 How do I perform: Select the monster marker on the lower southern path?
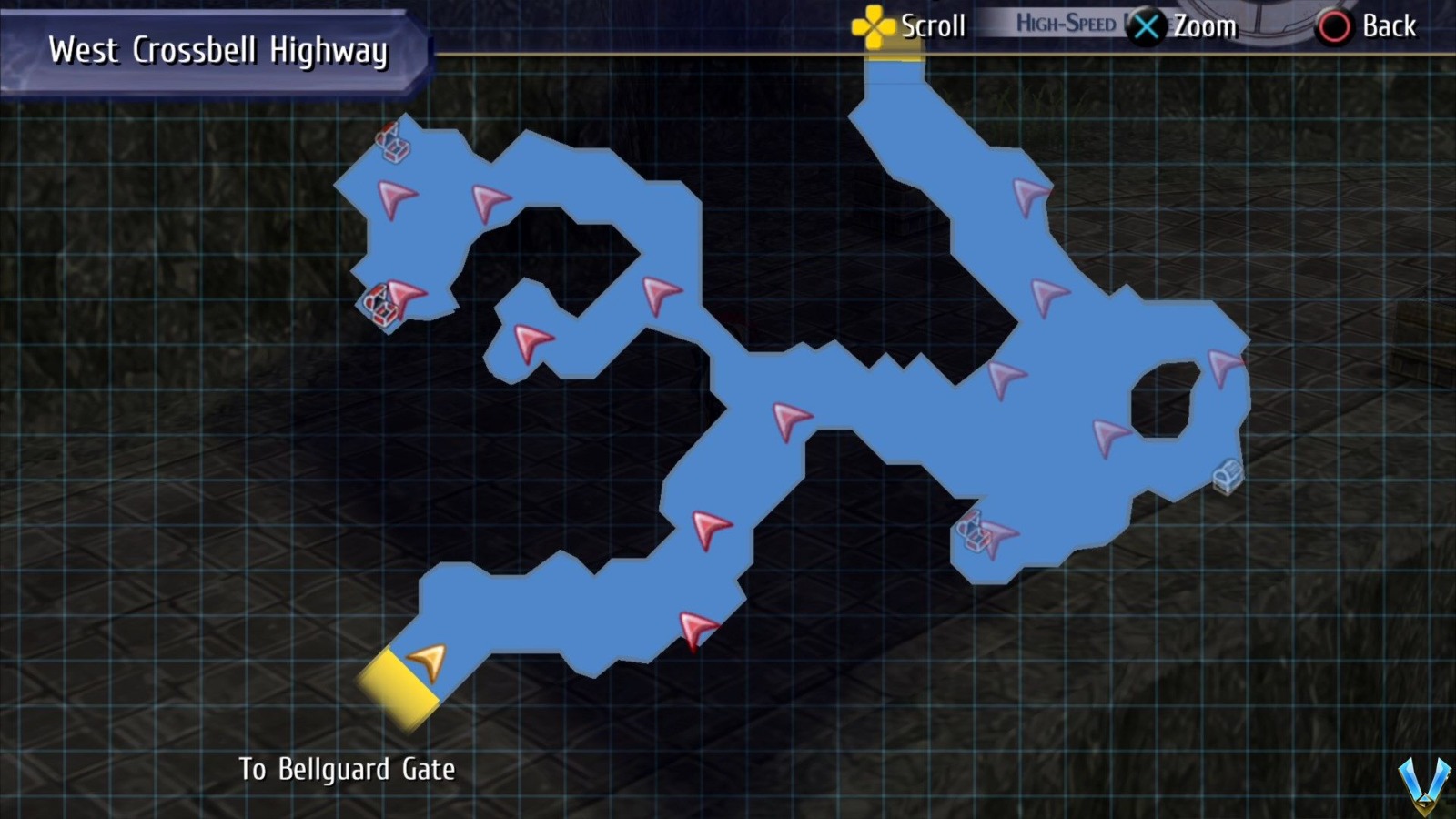pyautogui.click(x=696, y=628)
